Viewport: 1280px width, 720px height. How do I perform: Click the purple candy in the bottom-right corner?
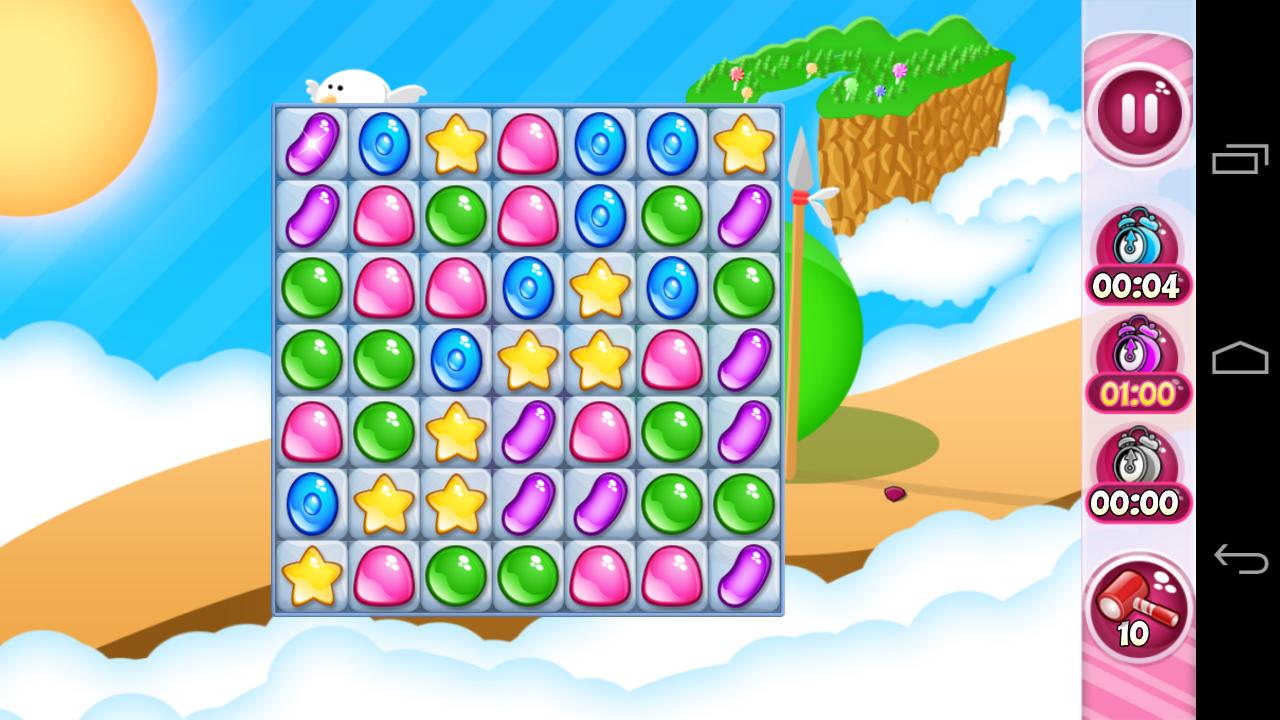[743, 577]
